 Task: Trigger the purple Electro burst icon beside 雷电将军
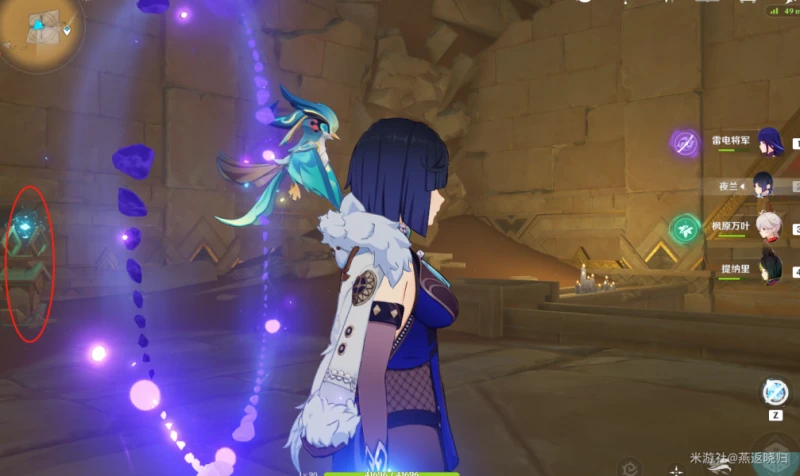click(685, 142)
